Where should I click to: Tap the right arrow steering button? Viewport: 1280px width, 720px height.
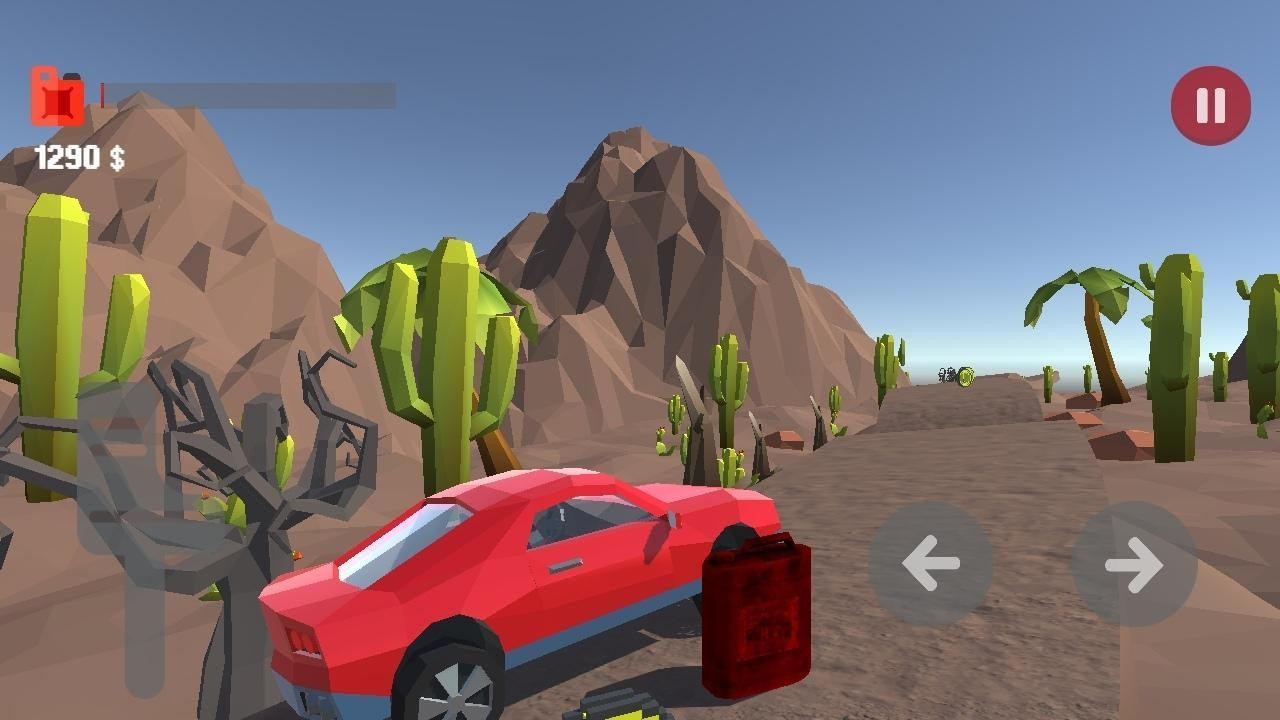click(1134, 564)
